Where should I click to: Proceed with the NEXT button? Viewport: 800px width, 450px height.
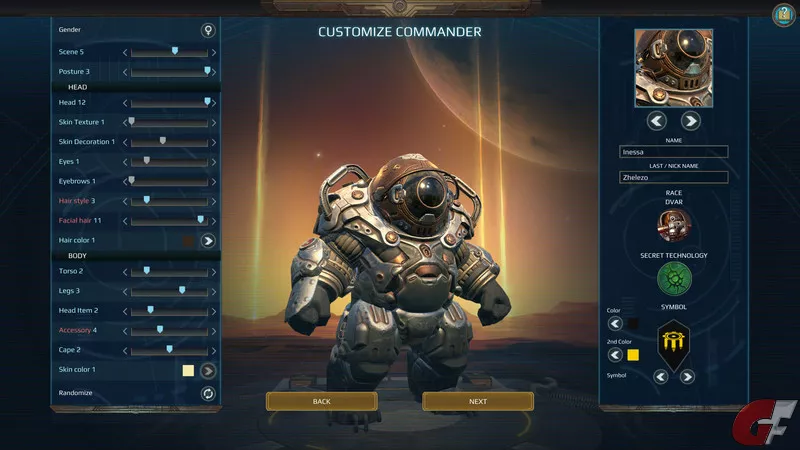(478, 401)
